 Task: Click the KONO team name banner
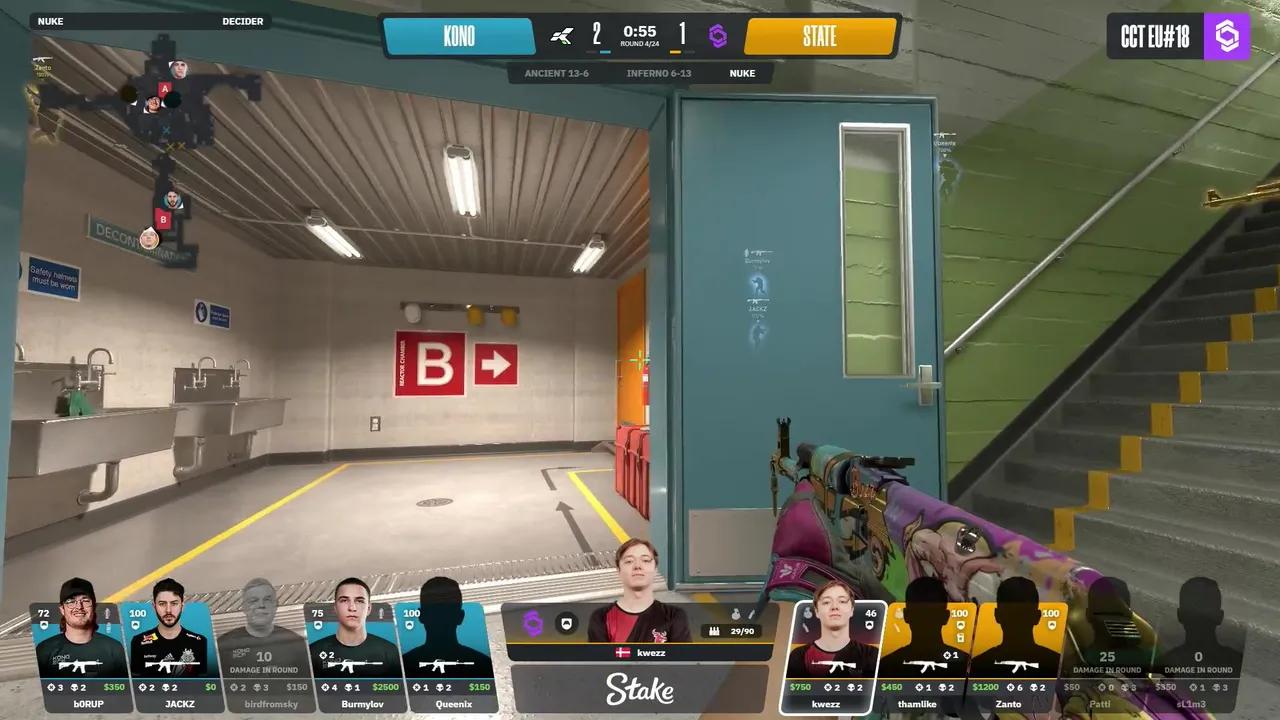point(460,36)
